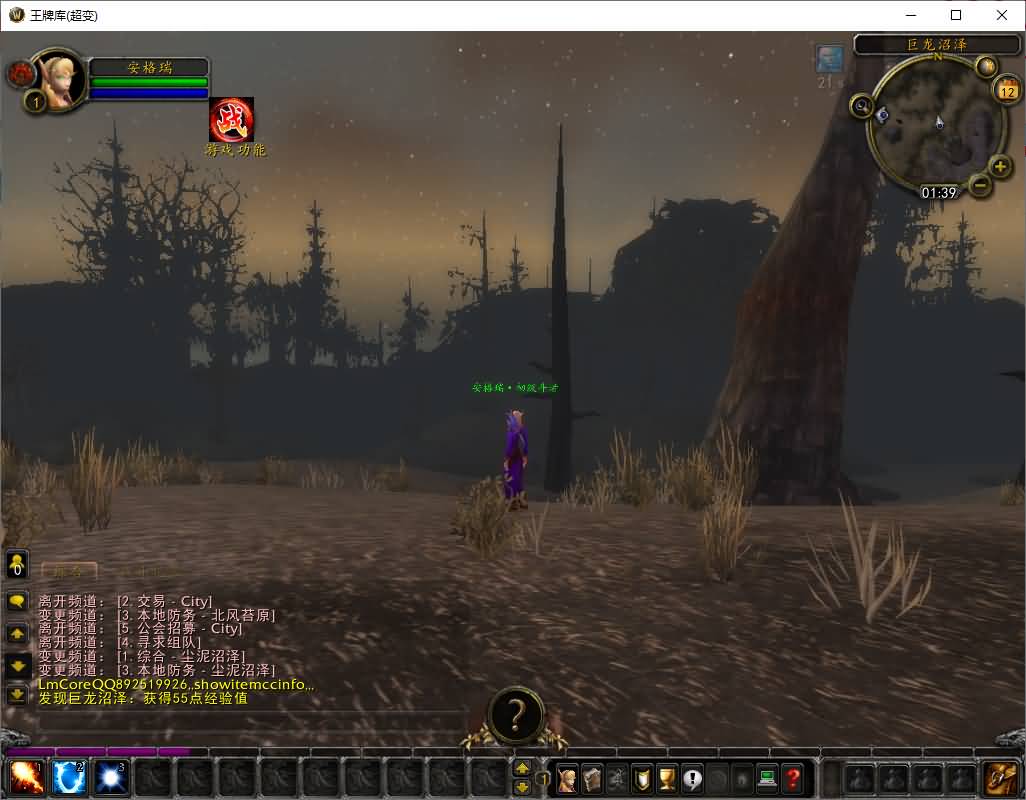
Task: Jump chat to the bottom
Action: pos(17,693)
